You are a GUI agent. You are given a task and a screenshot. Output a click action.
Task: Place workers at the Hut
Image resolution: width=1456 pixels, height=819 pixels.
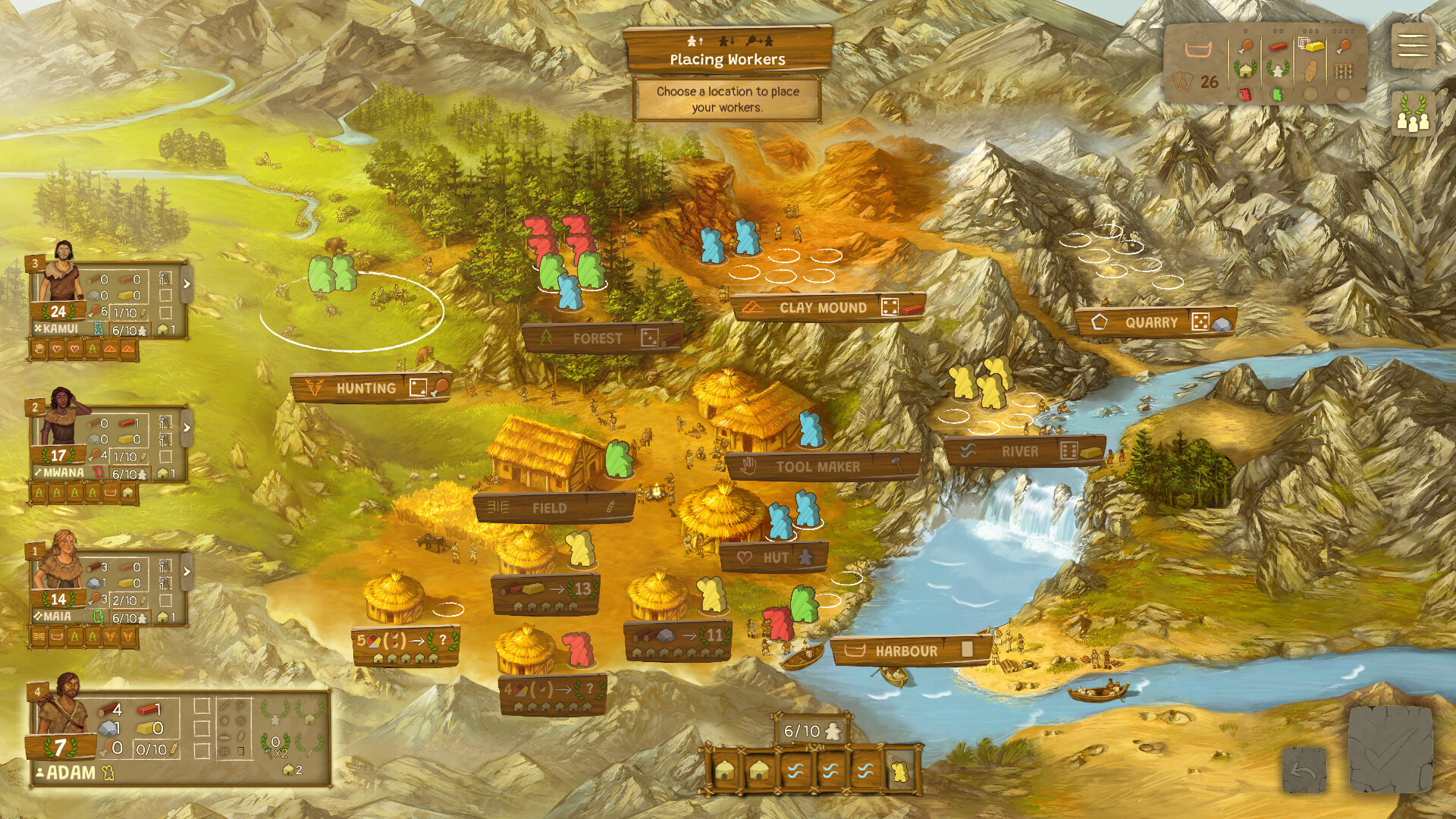pyautogui.click(x=774, y=557)
